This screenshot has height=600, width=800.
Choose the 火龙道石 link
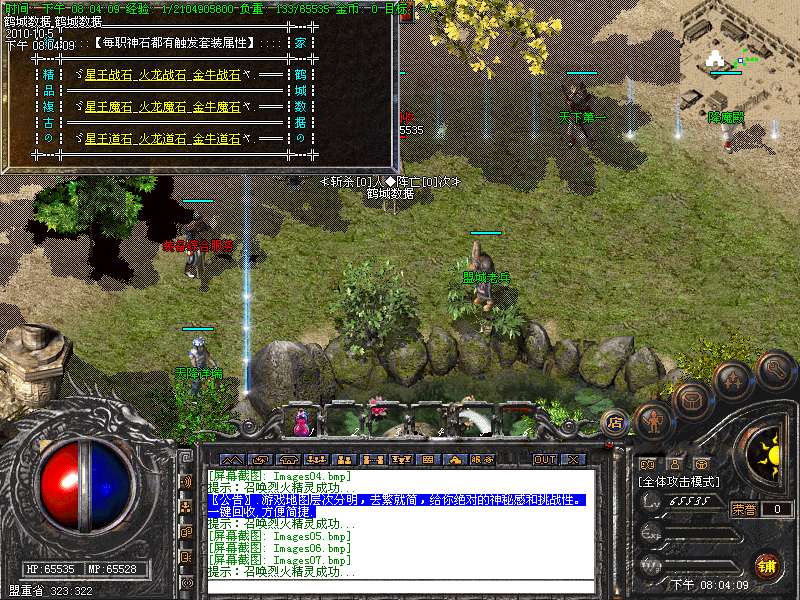163,138
